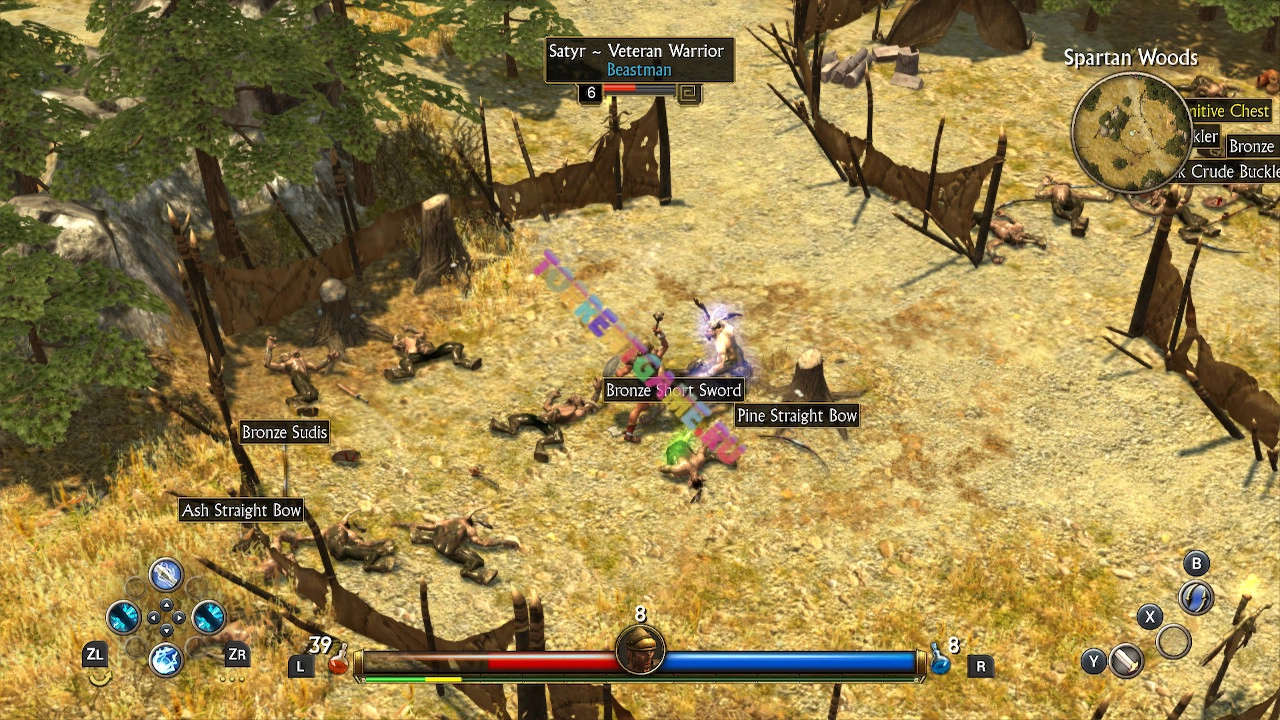This screenshot has width=1280, height=720.
Task: Cast the swirling white energy skill
Action: [x=166, y=659]
